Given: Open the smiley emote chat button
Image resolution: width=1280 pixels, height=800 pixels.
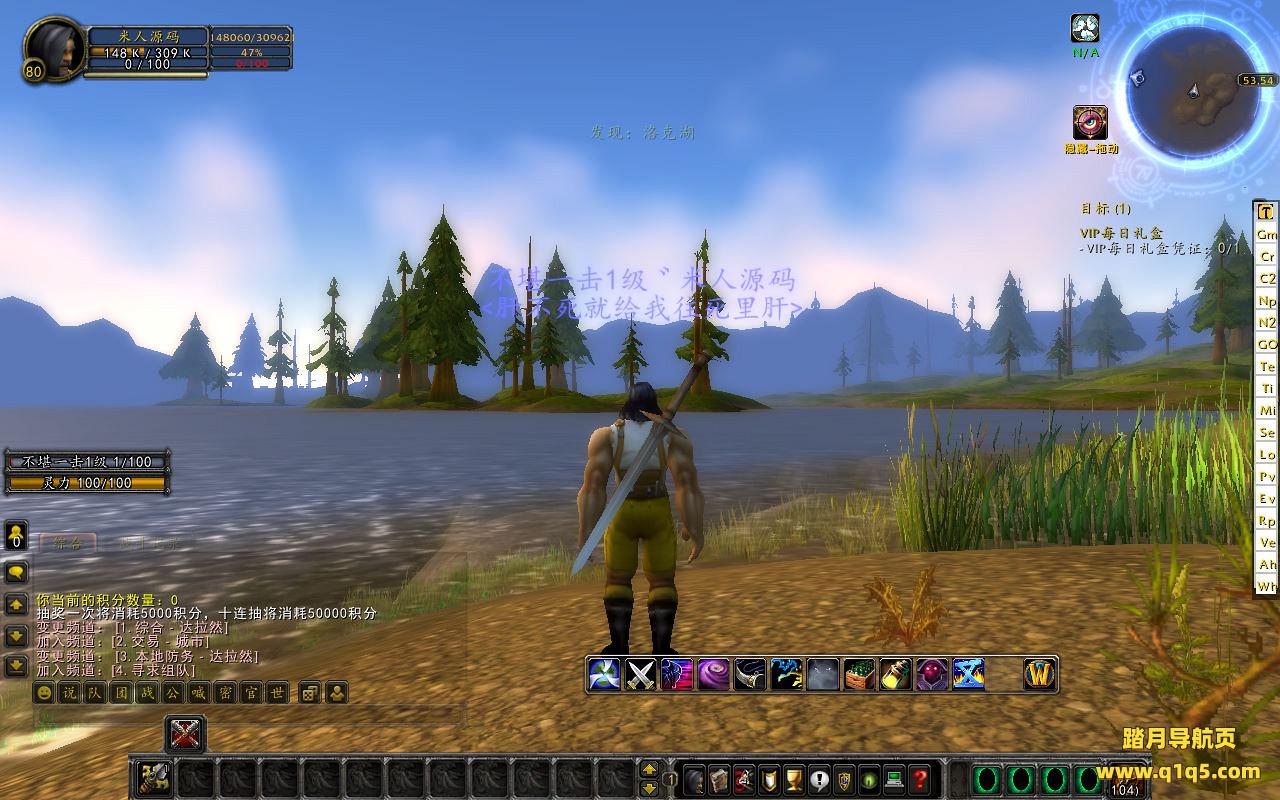Looking at the screenshot, I should (44, 692).
